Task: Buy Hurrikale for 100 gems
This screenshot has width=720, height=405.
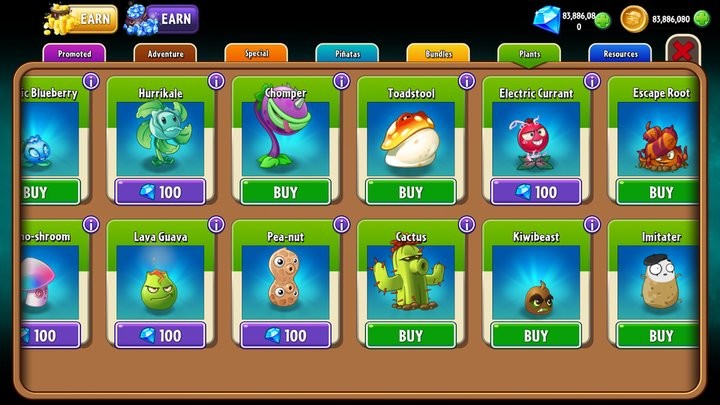Action: [x=160, y=192]
